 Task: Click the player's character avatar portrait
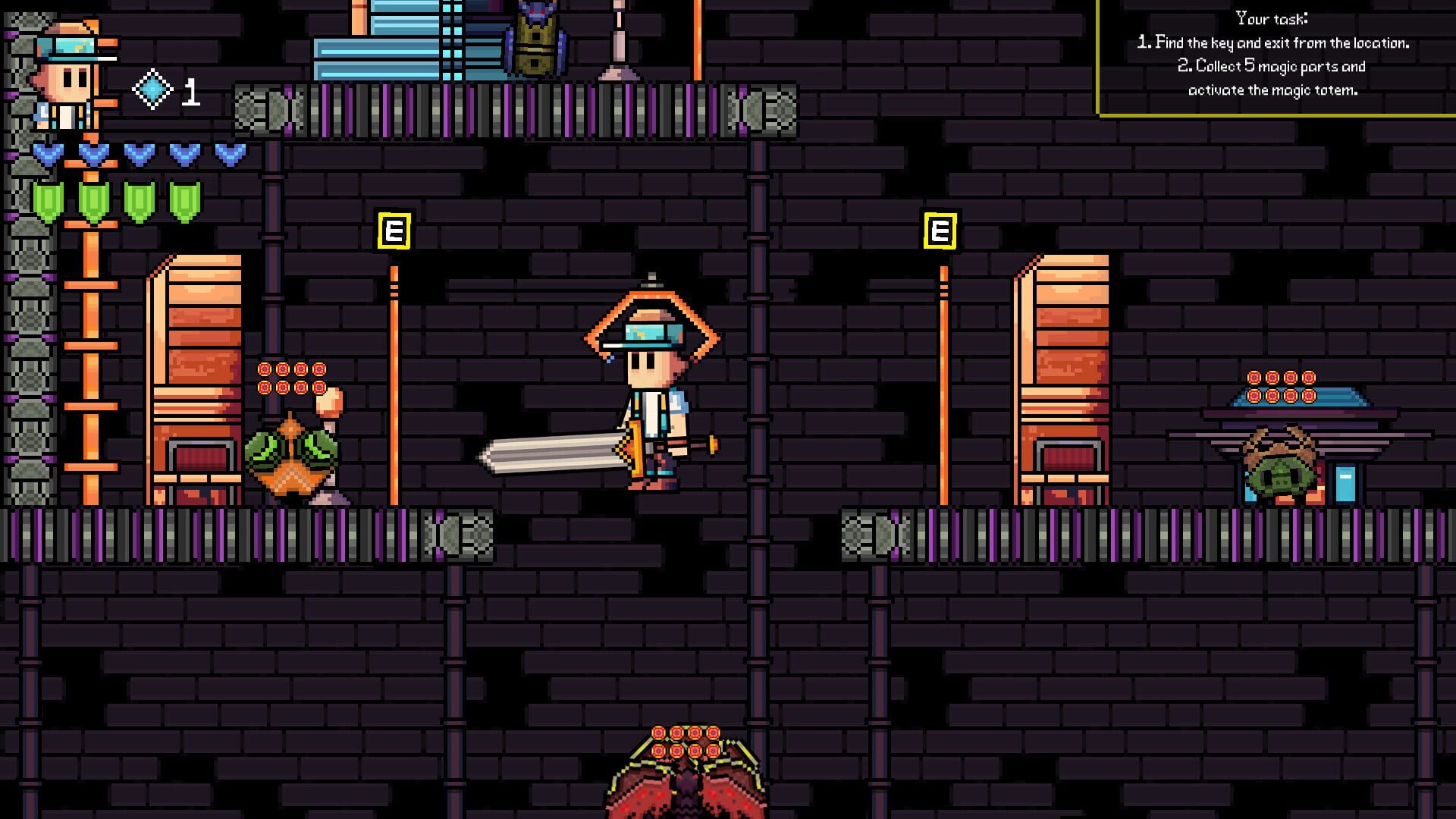pos(68,72)
